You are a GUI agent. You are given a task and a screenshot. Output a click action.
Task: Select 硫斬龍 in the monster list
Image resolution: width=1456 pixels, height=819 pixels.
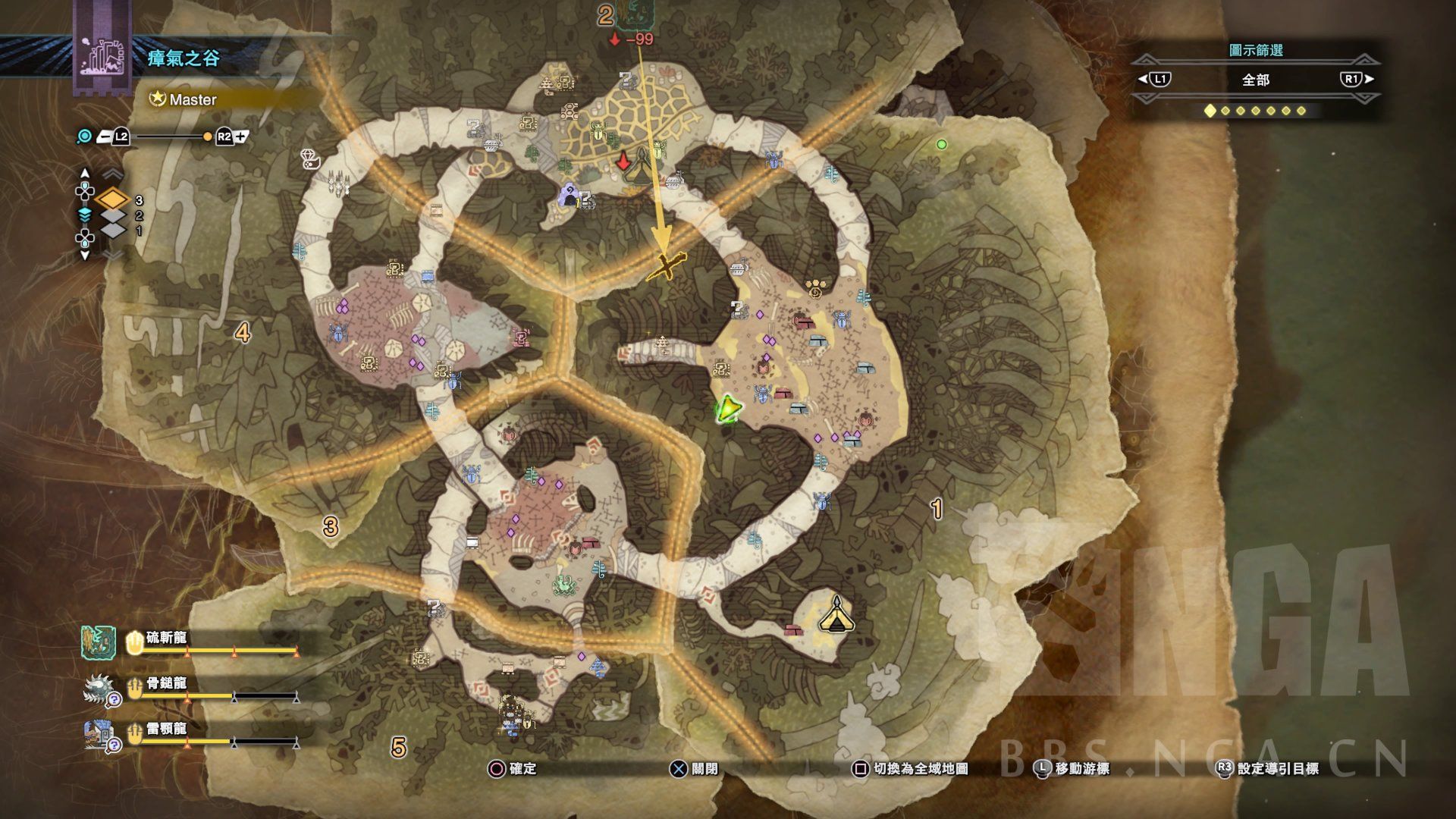[166, 638]
